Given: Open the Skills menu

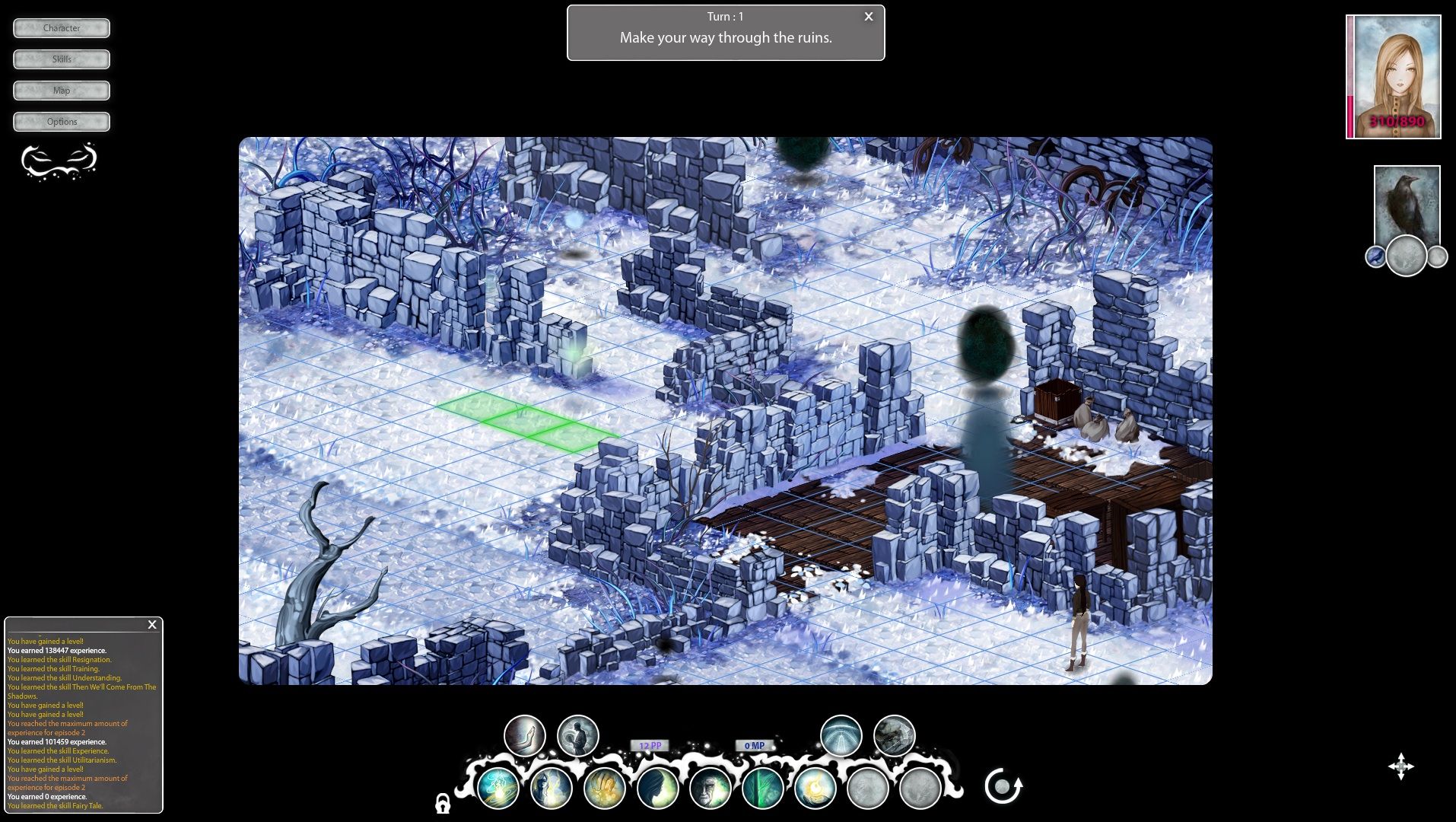Looking at the screenshot, I should click(x=61, y=59).
